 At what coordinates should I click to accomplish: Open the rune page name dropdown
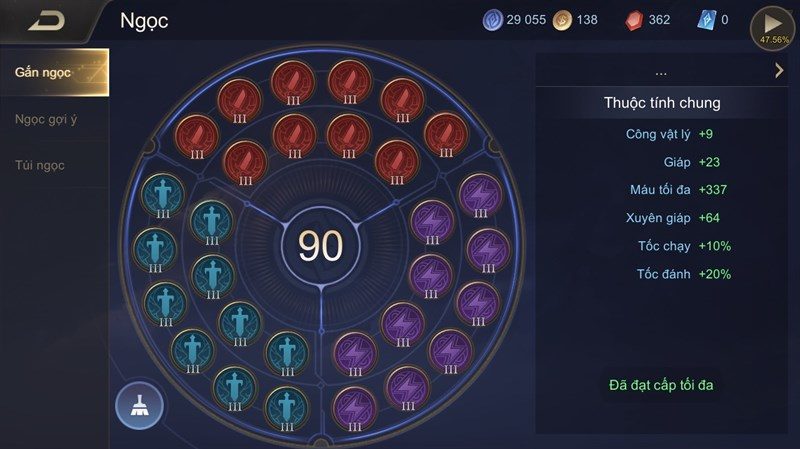point(661,72)
